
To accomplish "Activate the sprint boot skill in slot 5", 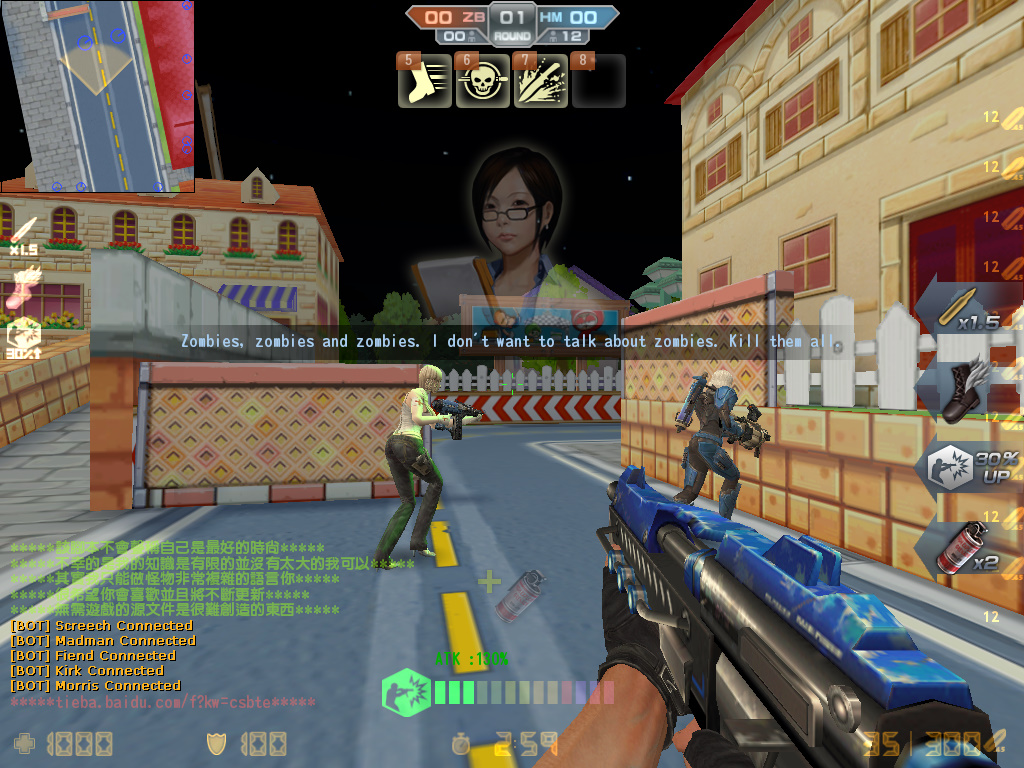I will coord(425,81).
